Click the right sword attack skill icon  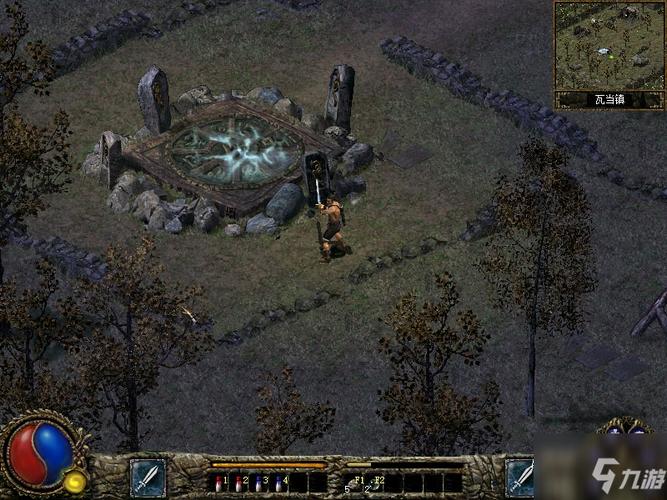click(519, 478)
